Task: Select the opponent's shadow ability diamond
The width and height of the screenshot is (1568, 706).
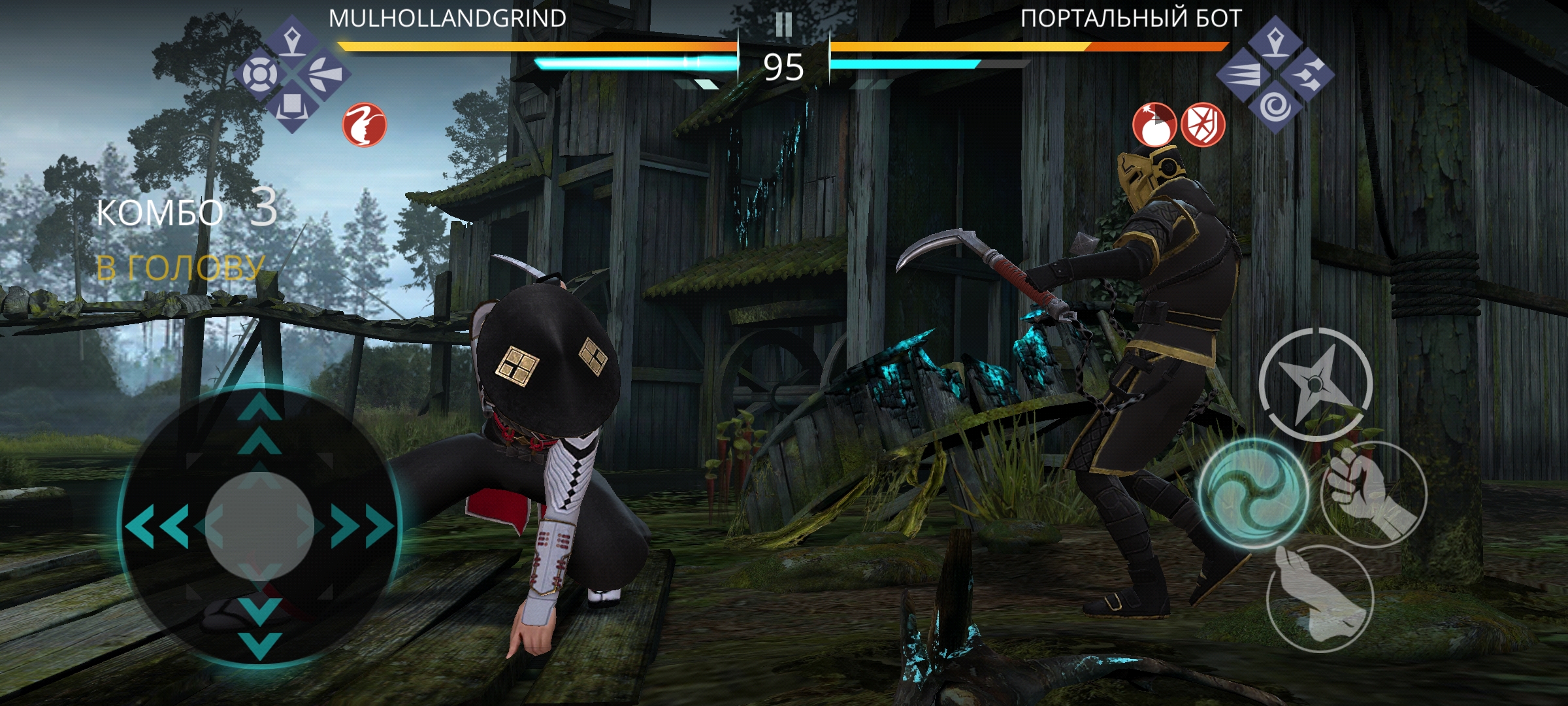Action: [1274, 73]
